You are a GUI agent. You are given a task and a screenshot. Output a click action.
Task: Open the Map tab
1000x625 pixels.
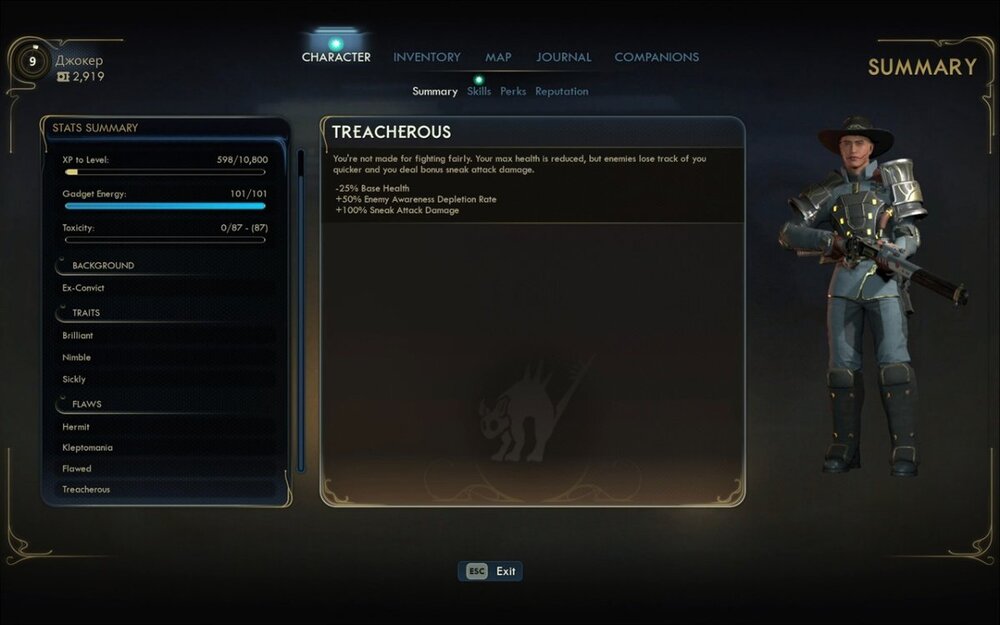click(498, 57)
